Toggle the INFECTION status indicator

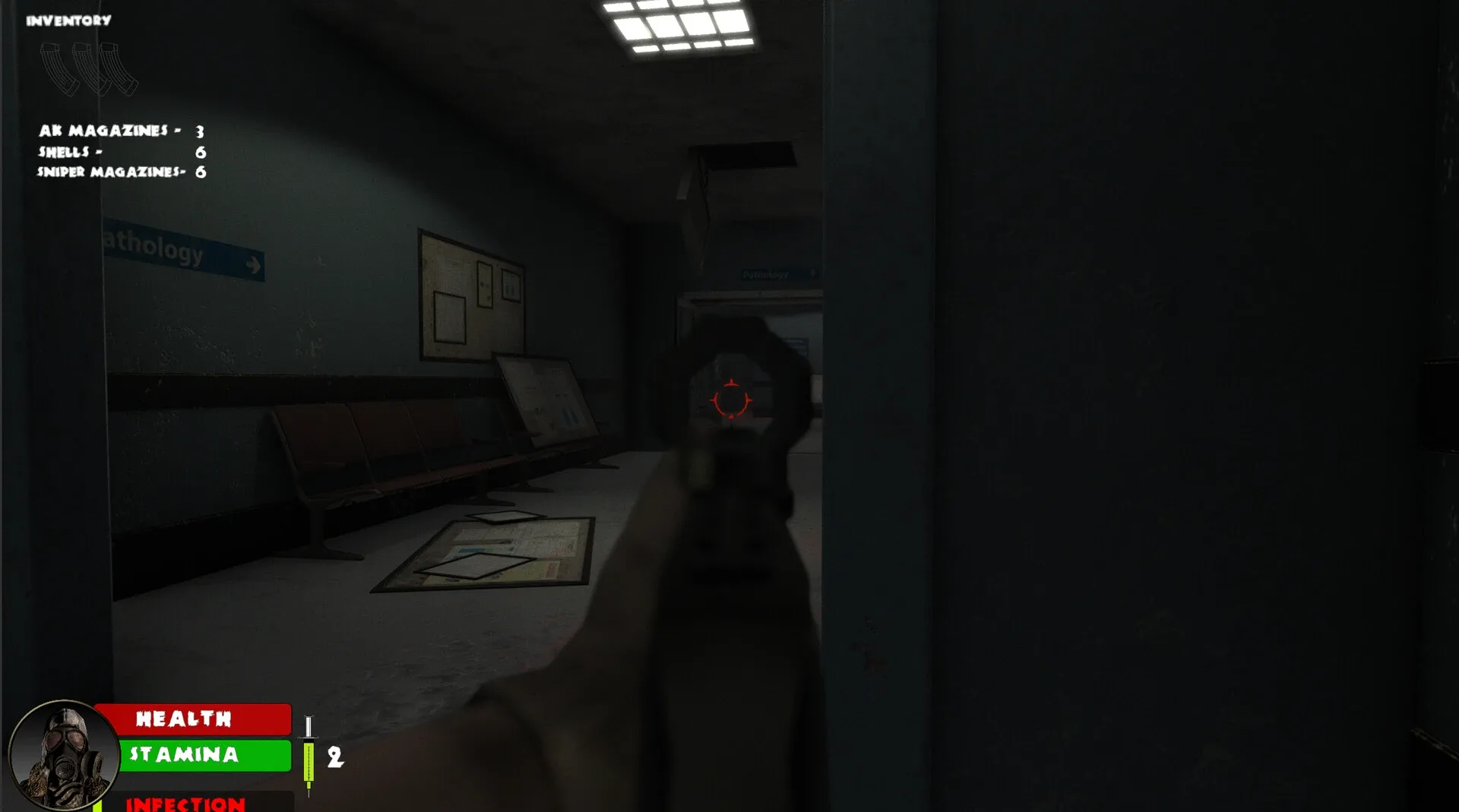[x=185, y=804]
